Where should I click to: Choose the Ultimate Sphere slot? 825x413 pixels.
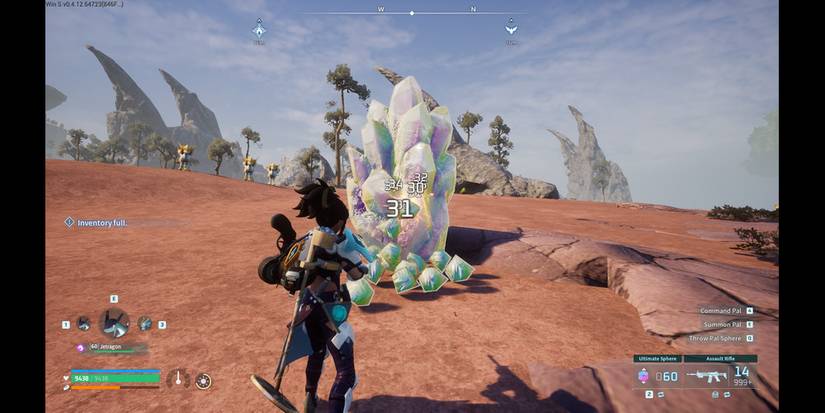pyautogui.click(x=656, y=375)
